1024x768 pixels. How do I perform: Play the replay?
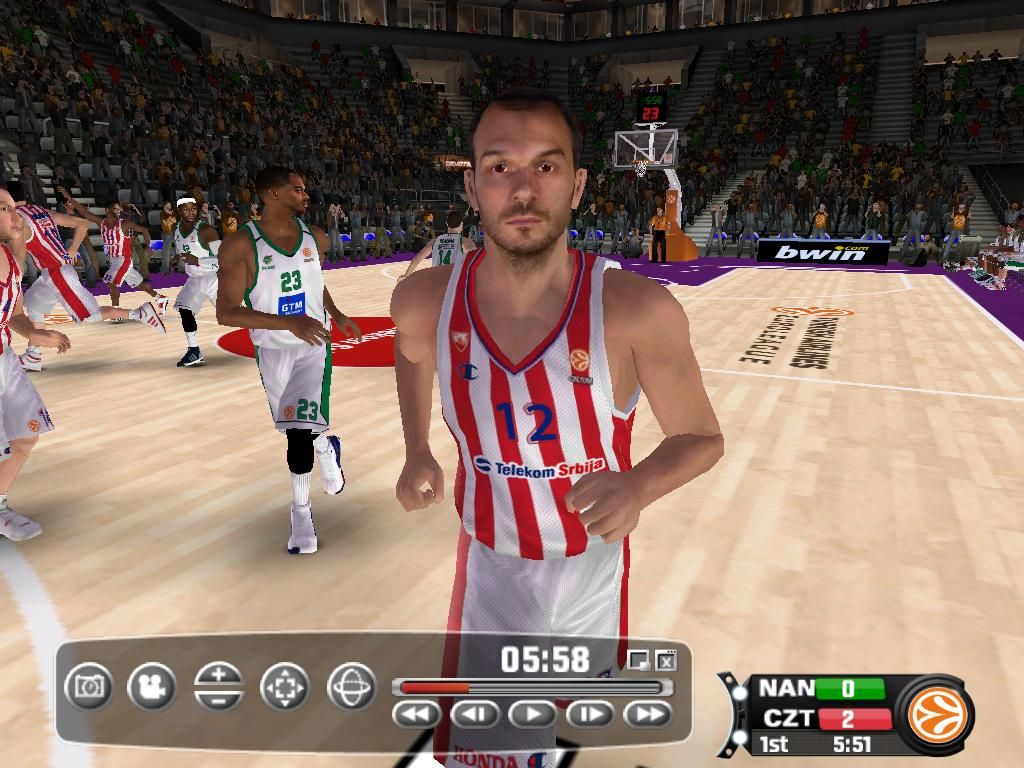532,714
